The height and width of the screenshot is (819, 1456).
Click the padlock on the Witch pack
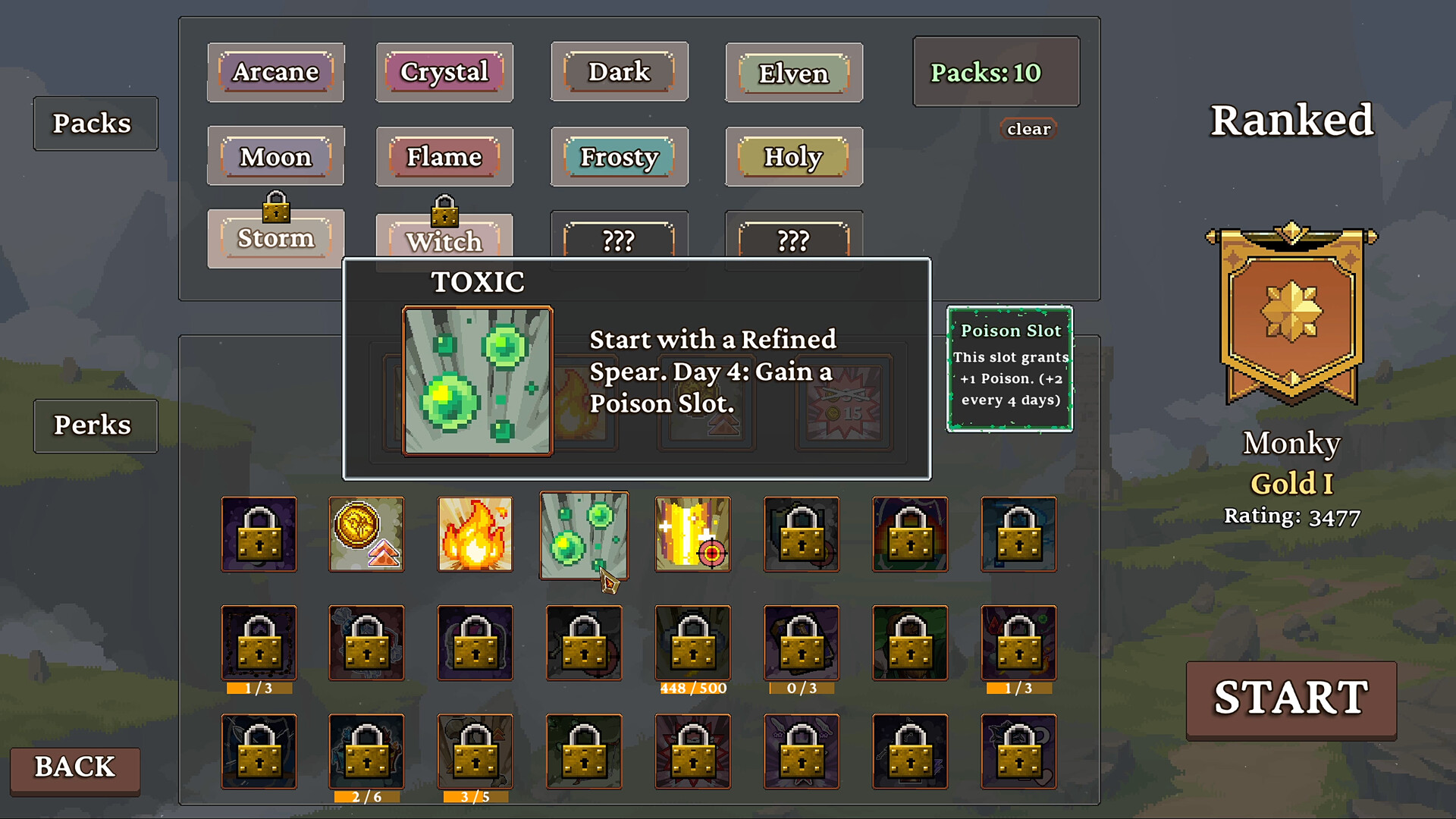point(444,210)
